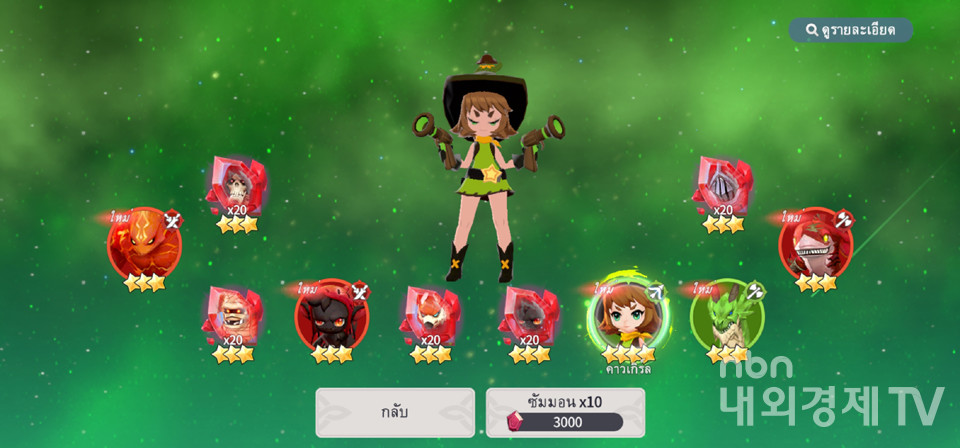Screen dimensions: 960x448
Task: Open the ดูรายละเอียด details view
Action: (851, 30)
